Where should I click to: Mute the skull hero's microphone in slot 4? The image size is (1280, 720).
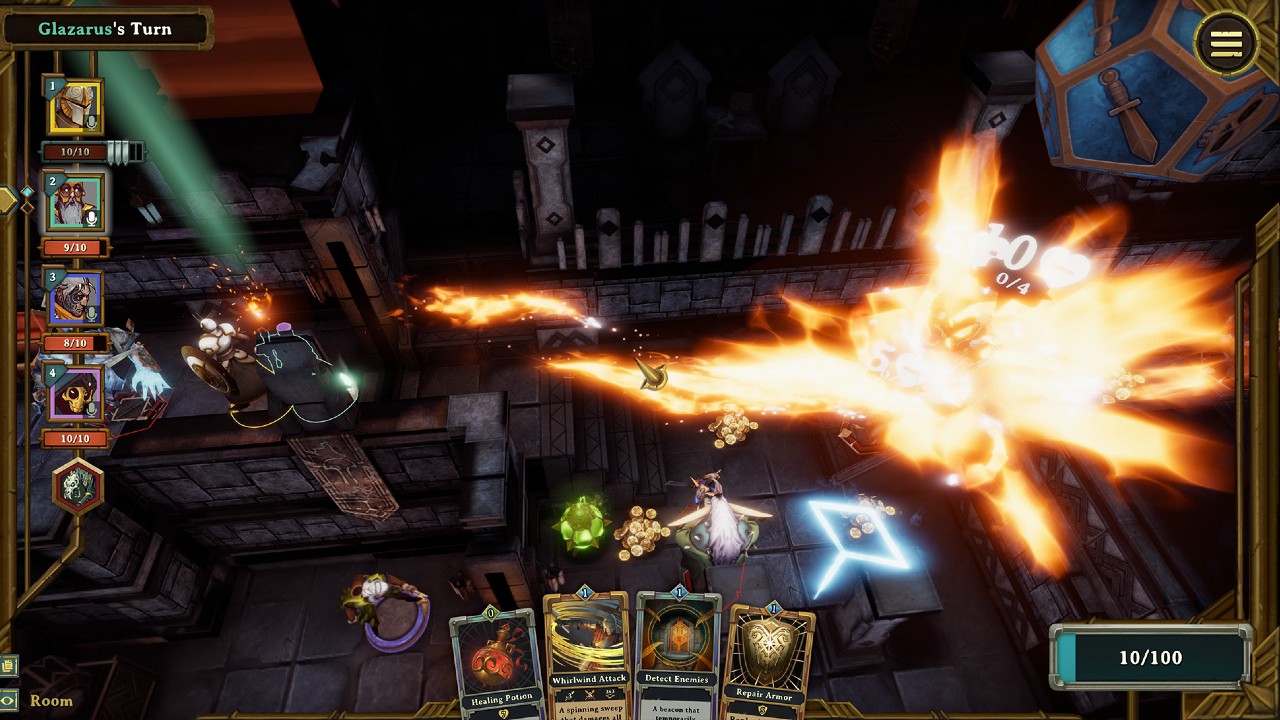(x=92, y=410)
